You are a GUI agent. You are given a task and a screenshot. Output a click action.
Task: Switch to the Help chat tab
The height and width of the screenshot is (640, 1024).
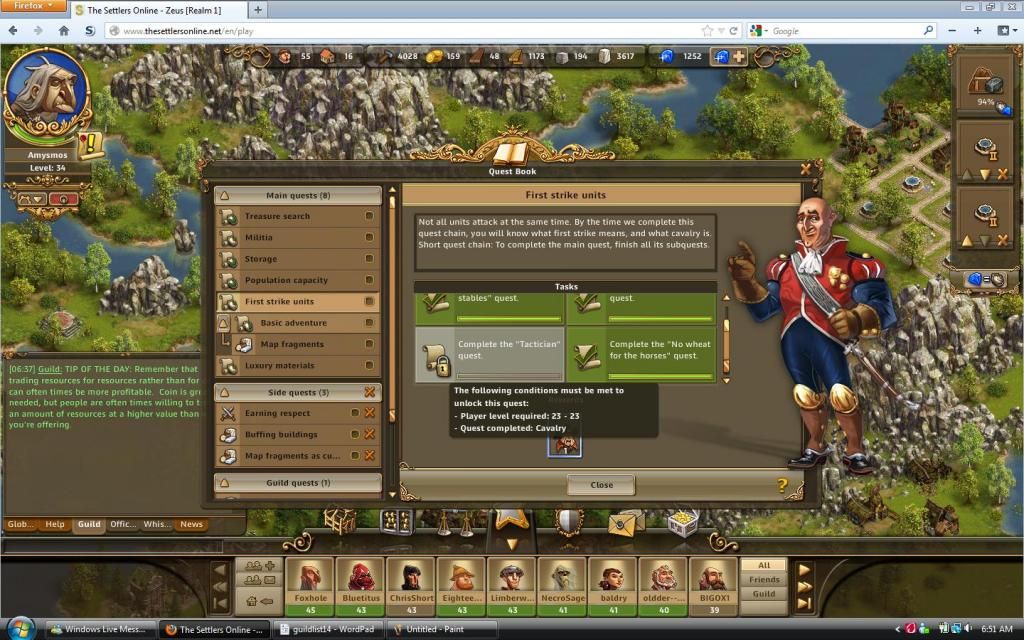click(x=55, y=524)
